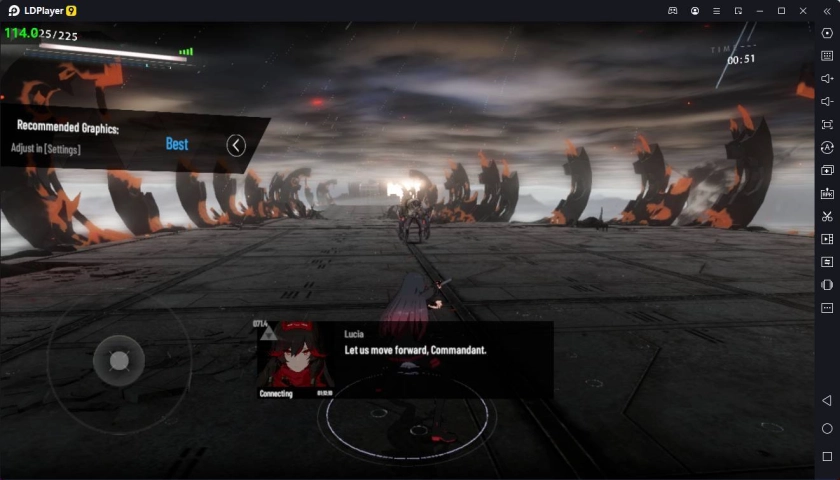
Task: Minimize the LDPlayer window
Action: [760, 10]
